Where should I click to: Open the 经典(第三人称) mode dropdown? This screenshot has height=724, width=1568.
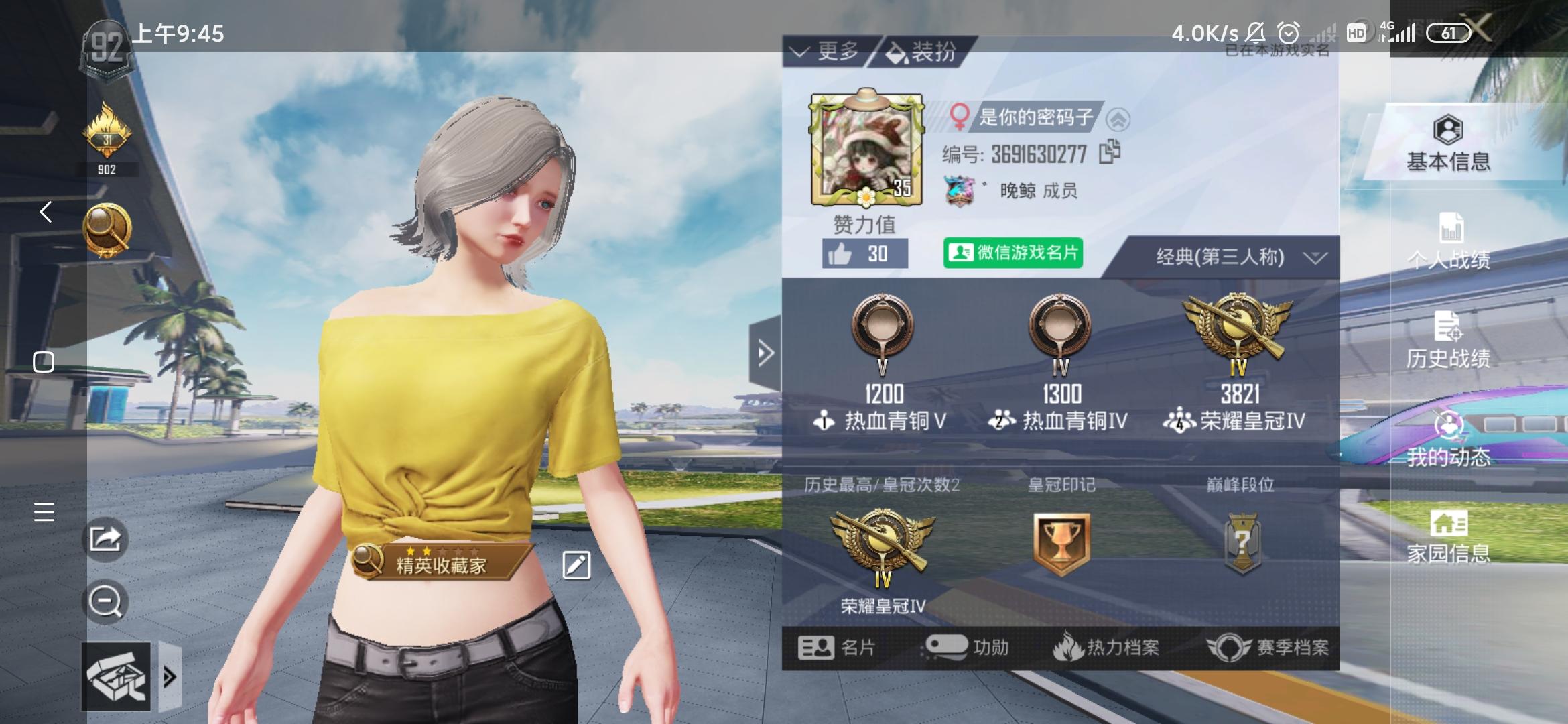pos(1229,256)
